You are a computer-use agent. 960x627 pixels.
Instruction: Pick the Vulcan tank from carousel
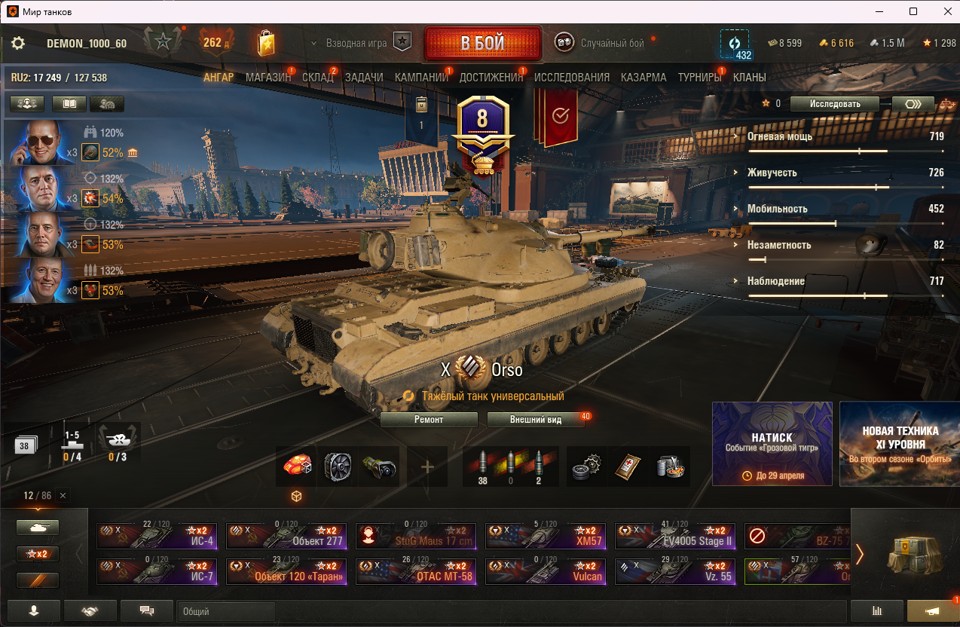[546, 571]
